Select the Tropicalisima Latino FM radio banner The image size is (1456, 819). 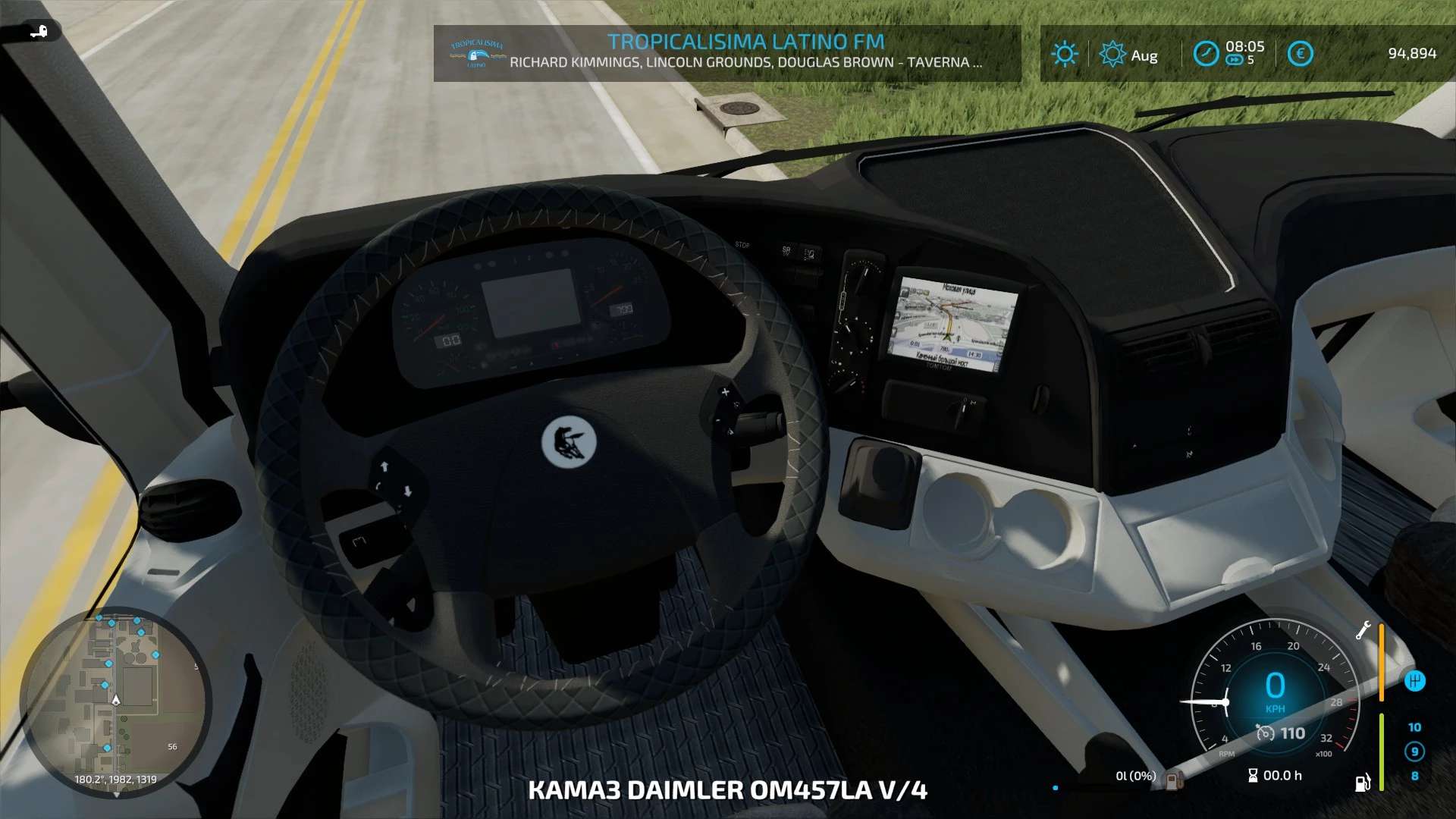click(726, 52)
